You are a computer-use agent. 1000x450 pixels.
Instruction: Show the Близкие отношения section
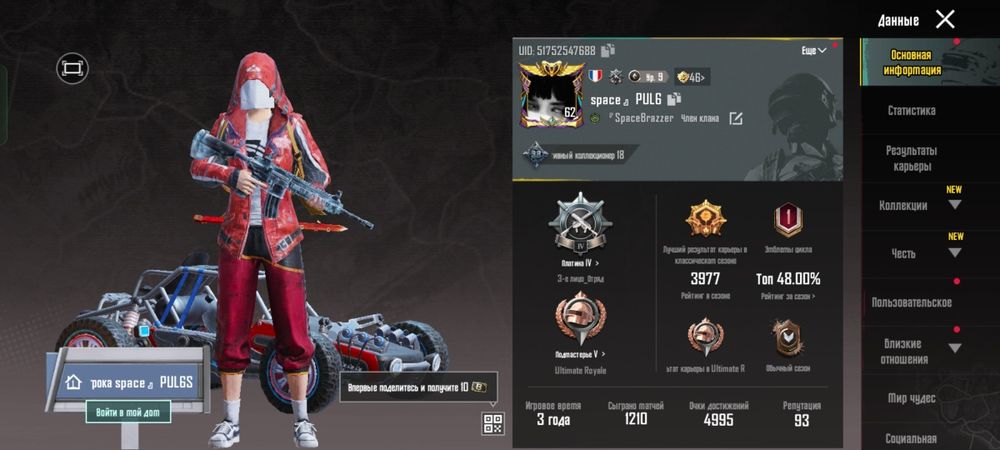(x=911, y=350)
